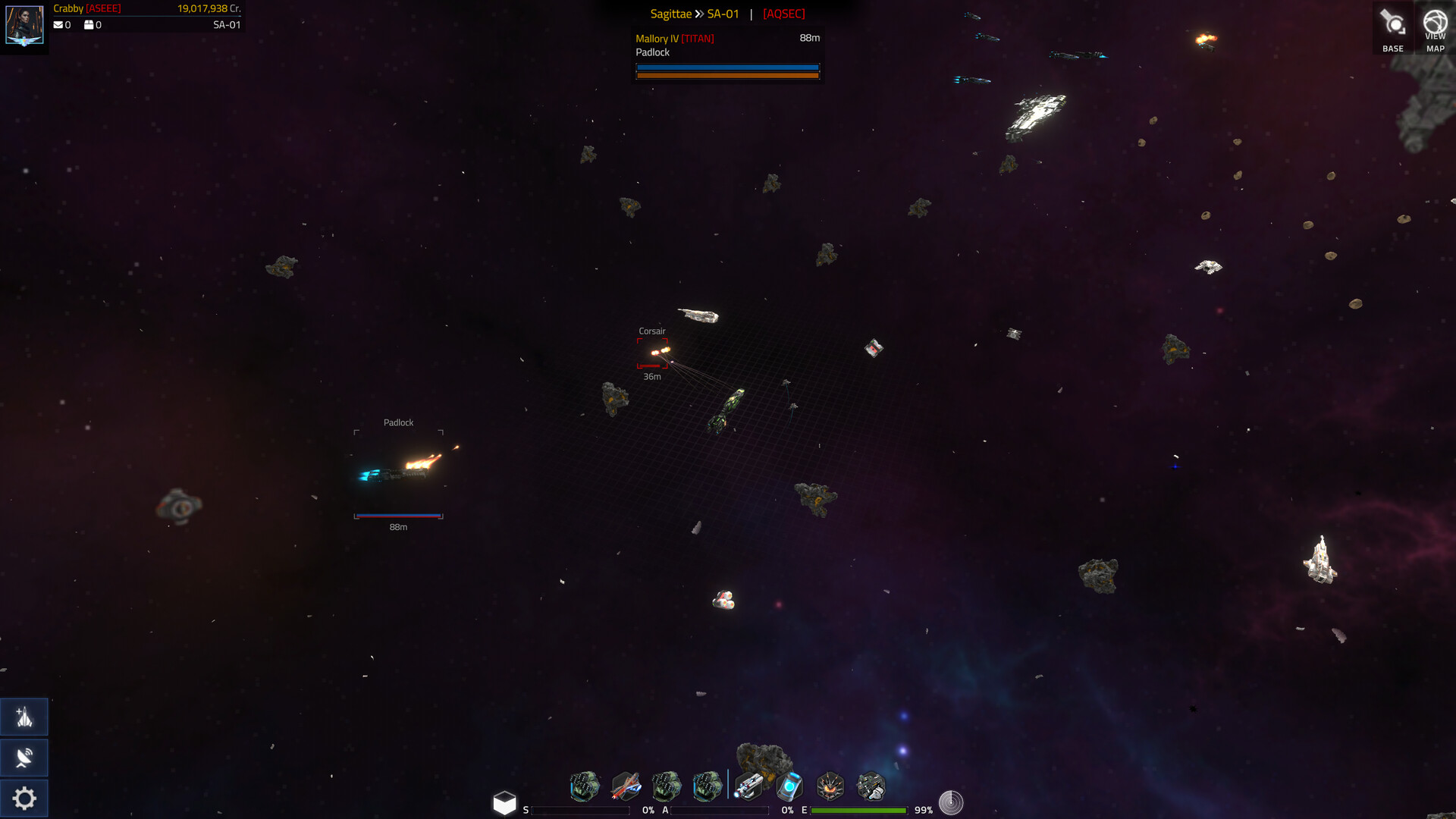Deploy the mine from the hotbar
Viewport: 1456px width, 819px height.
pyautogui.click(x=831, y=786)
